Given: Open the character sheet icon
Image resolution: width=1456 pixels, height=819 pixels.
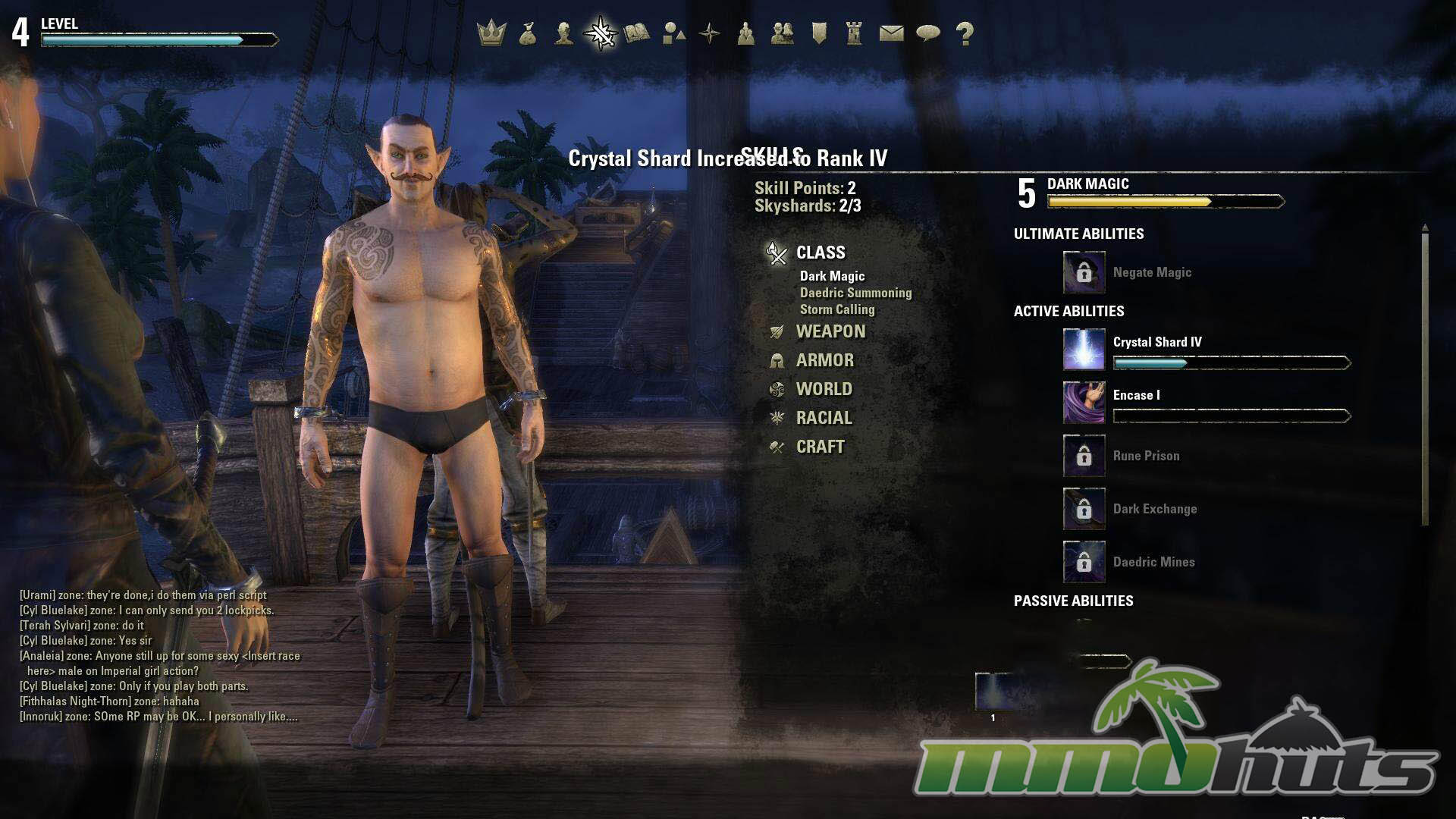Looking at the screenshot, I should pos(563,33).
